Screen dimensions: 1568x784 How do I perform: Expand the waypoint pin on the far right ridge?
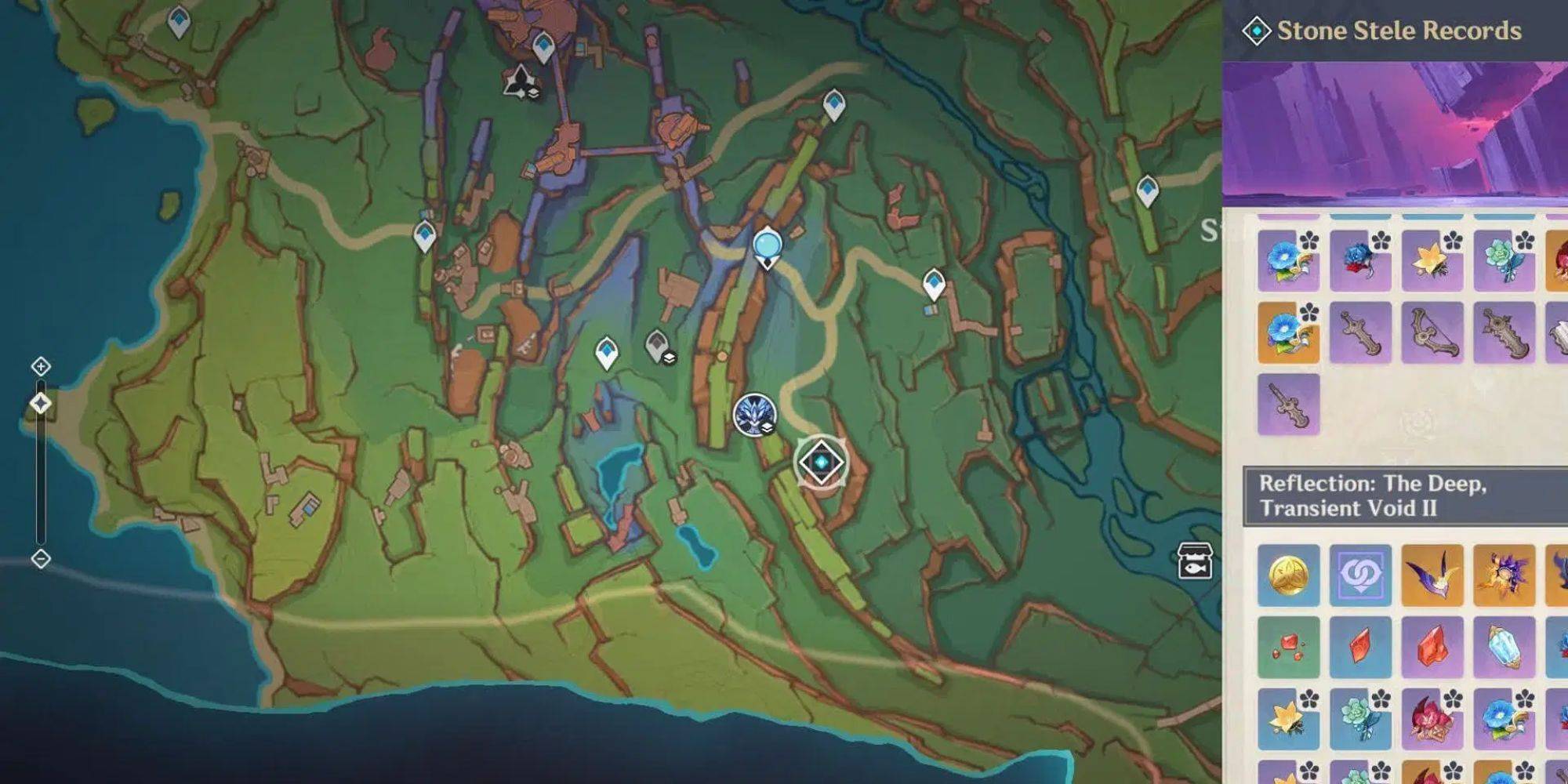(x=1148, y=188)
